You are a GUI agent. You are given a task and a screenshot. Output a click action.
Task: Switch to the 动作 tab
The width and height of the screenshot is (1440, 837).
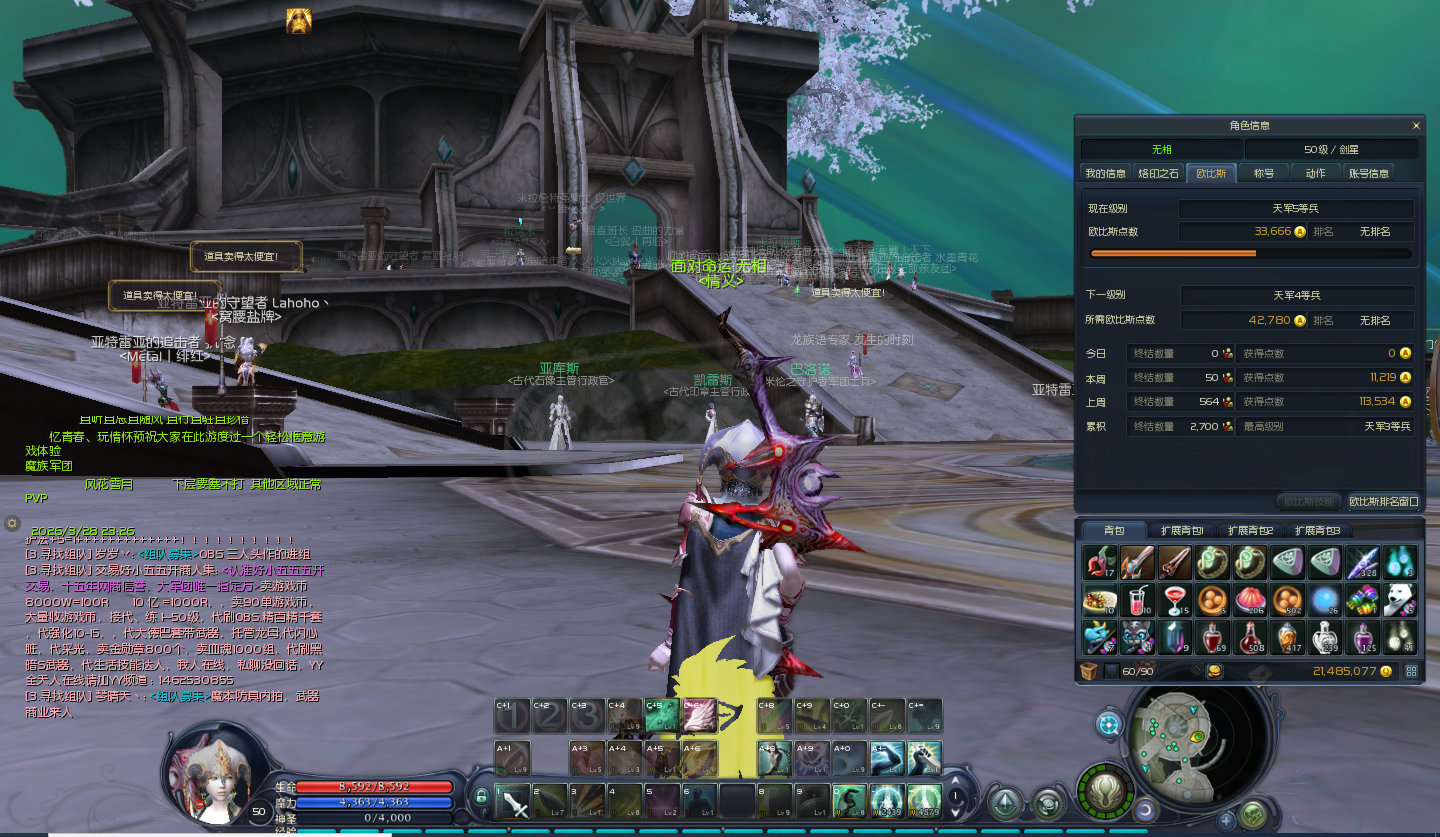[1315, 173]
